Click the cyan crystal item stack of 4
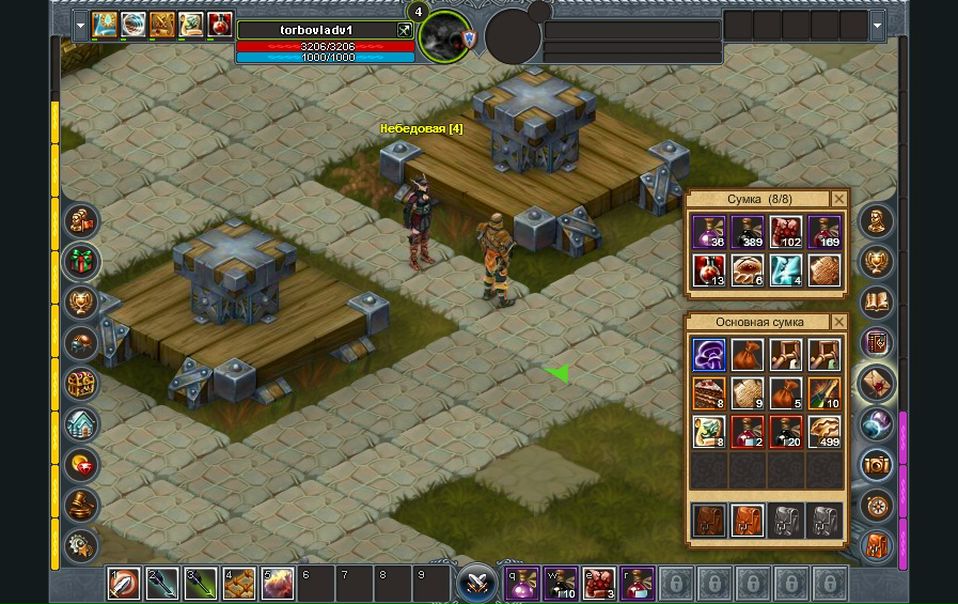The width and height of the screenshot is (958, 604). click(785, 270)
